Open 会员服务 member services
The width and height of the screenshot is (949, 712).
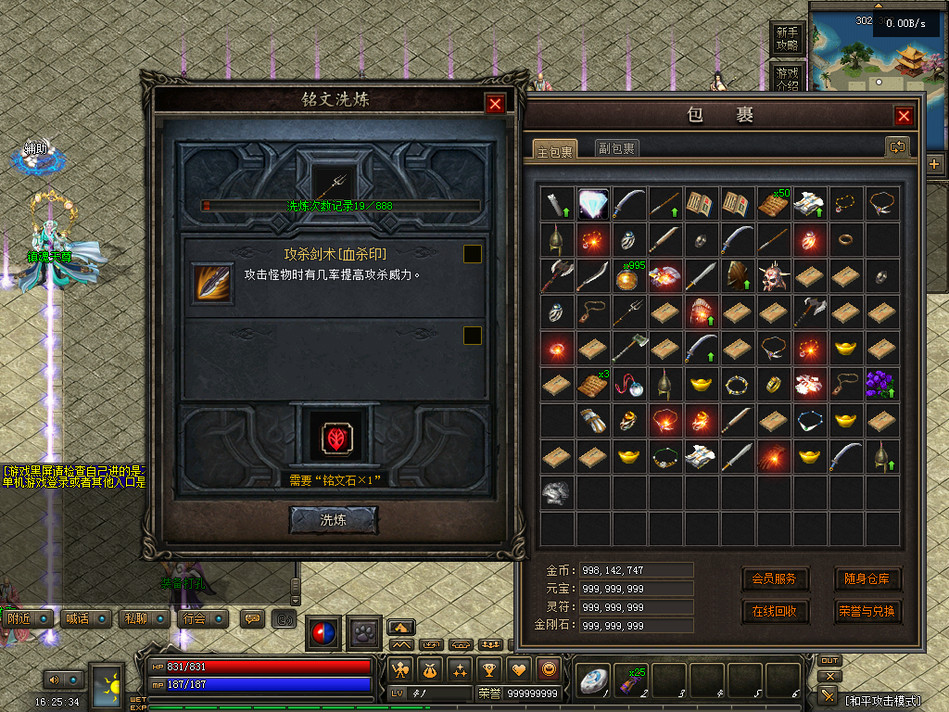pyautogui.click(x=773, y=579)
